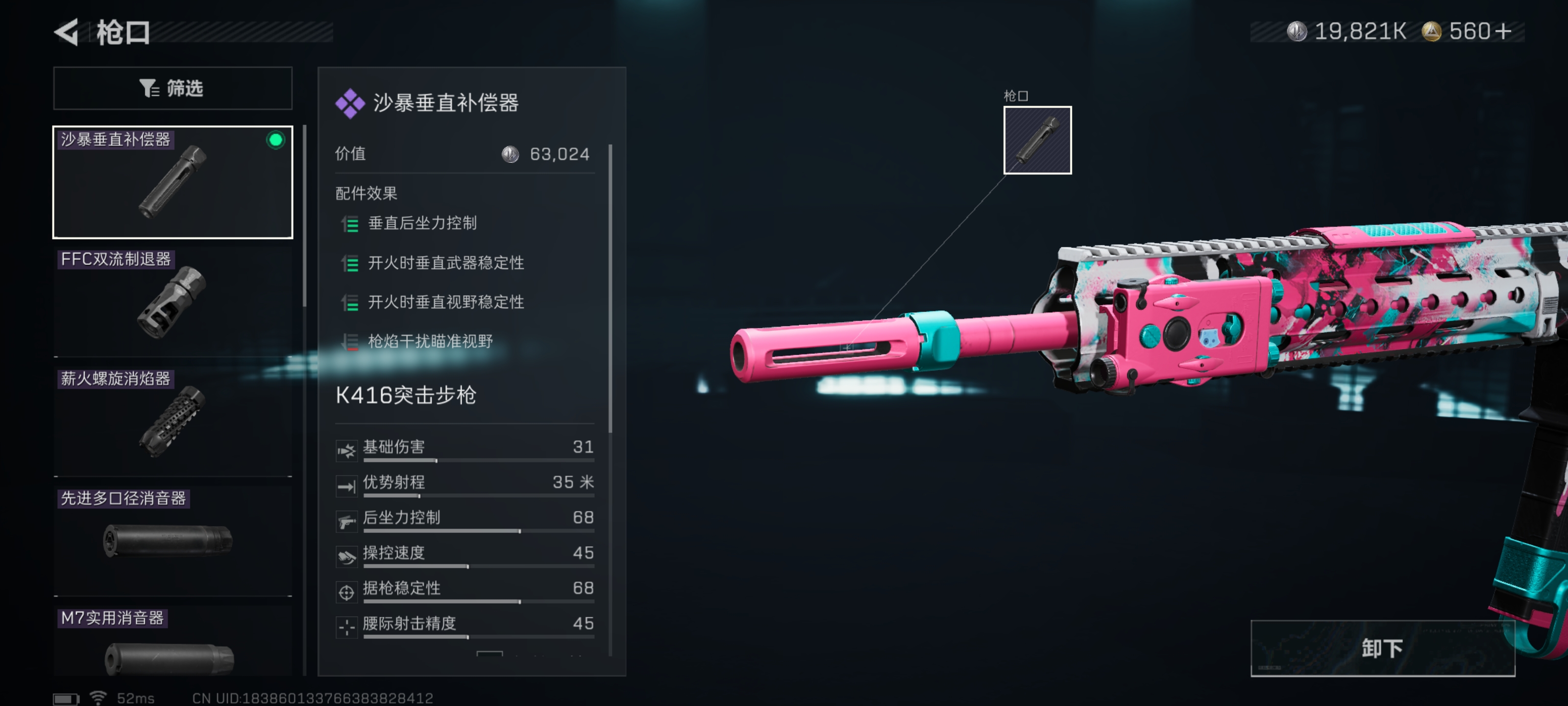
Task: Click the 腰际射击精度 hipfire icon
Action: click(346, 627)
